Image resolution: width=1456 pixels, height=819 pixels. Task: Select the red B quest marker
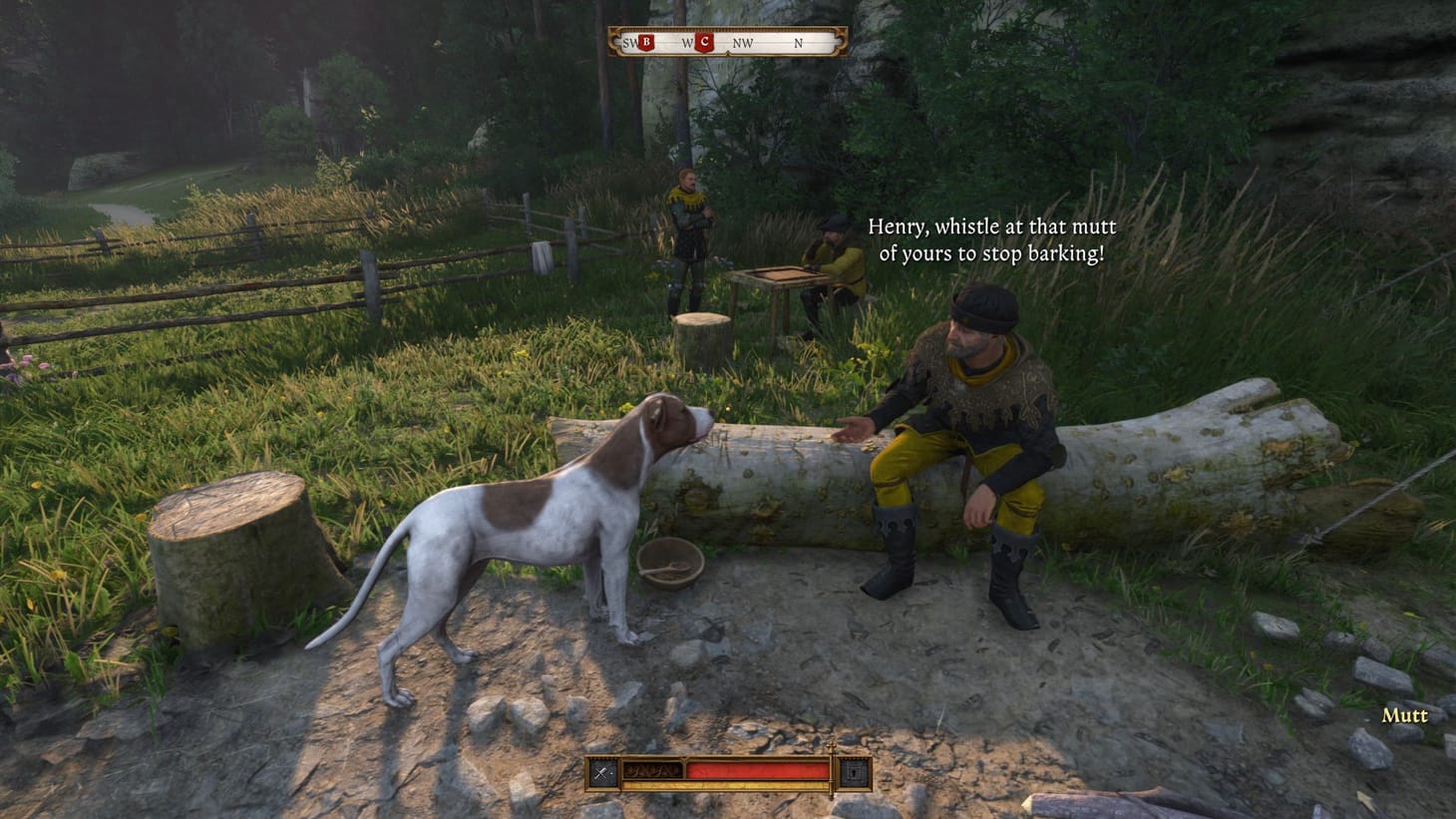pos(645,42)
